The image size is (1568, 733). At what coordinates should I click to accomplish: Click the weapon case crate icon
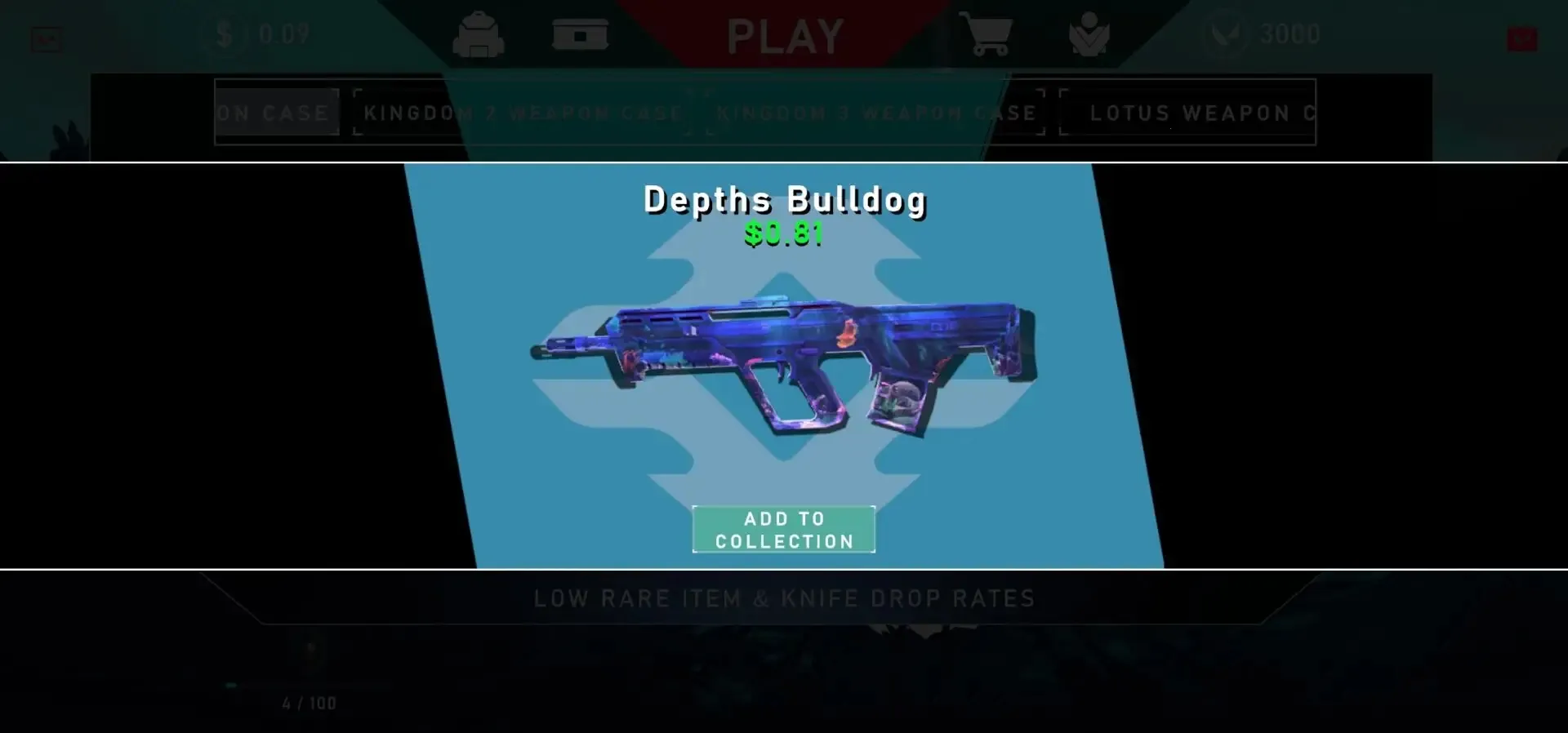click(x=581, y=35)
